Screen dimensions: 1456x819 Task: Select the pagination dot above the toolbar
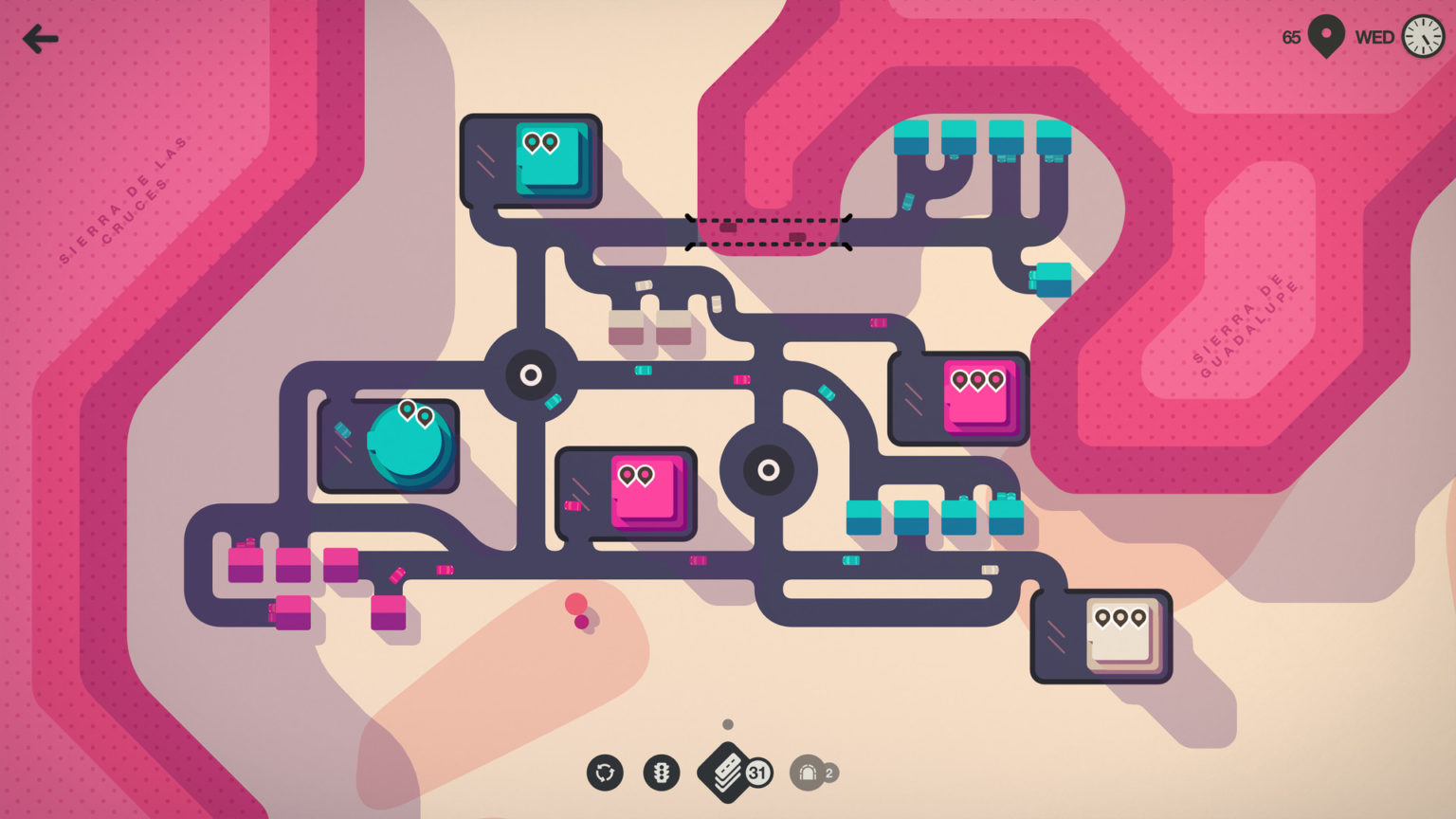pyautogui.click(x=727, y=724)
